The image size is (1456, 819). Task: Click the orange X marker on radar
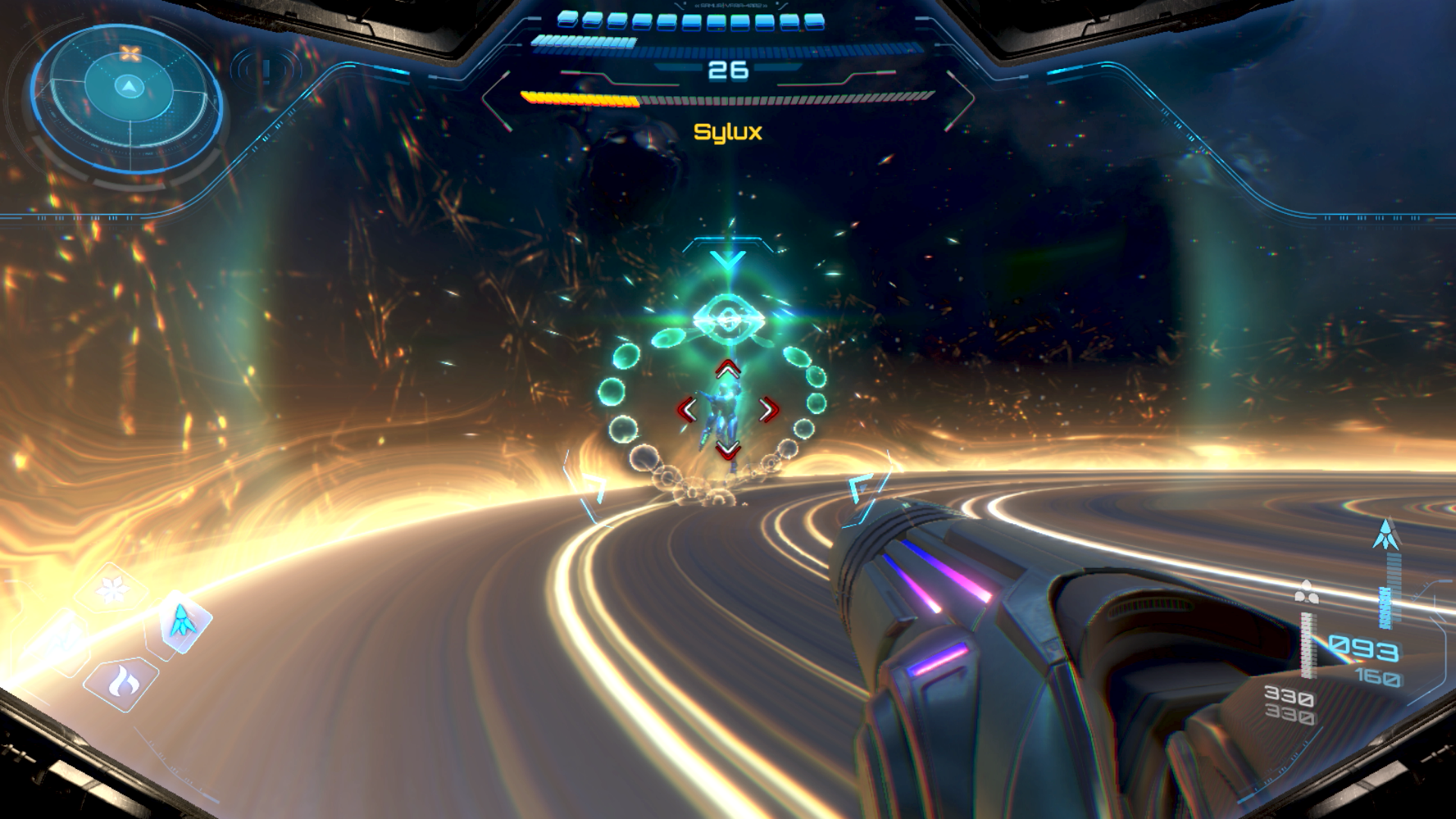pos(130,54)
